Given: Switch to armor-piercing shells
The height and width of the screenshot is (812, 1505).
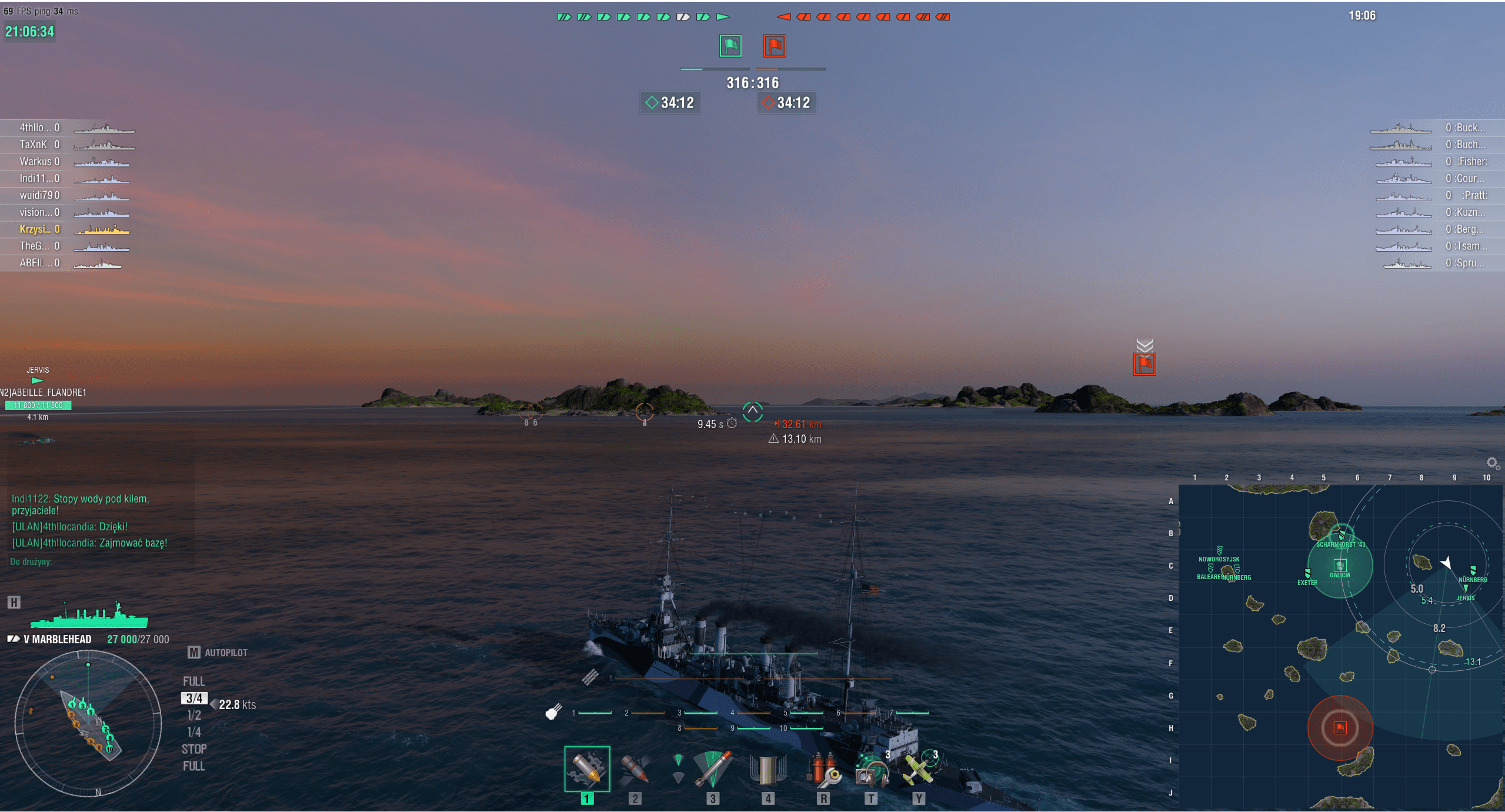Looking at the screenshot, I should click(x=635, y=769).
